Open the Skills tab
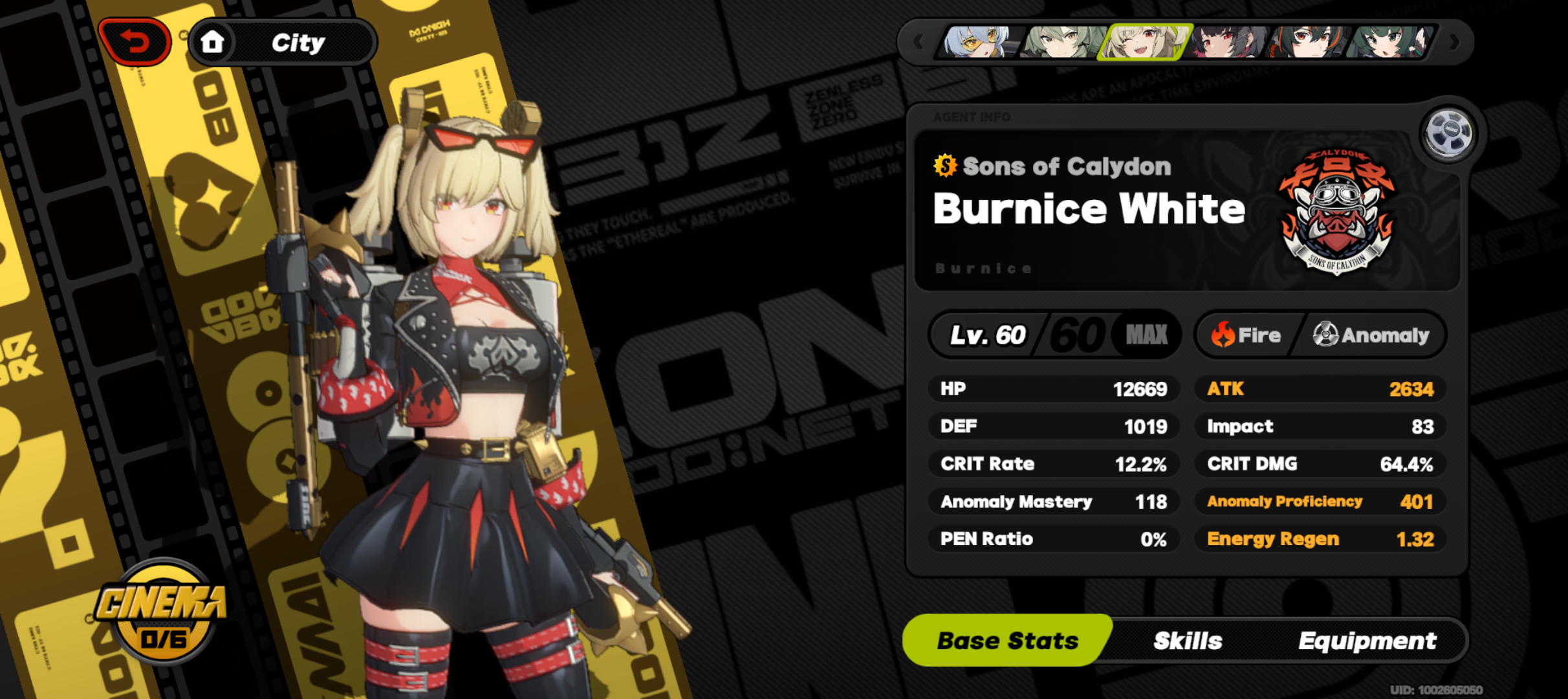Image resolution: width=1568 pixels, height=699 pixels. (1188, 641)
